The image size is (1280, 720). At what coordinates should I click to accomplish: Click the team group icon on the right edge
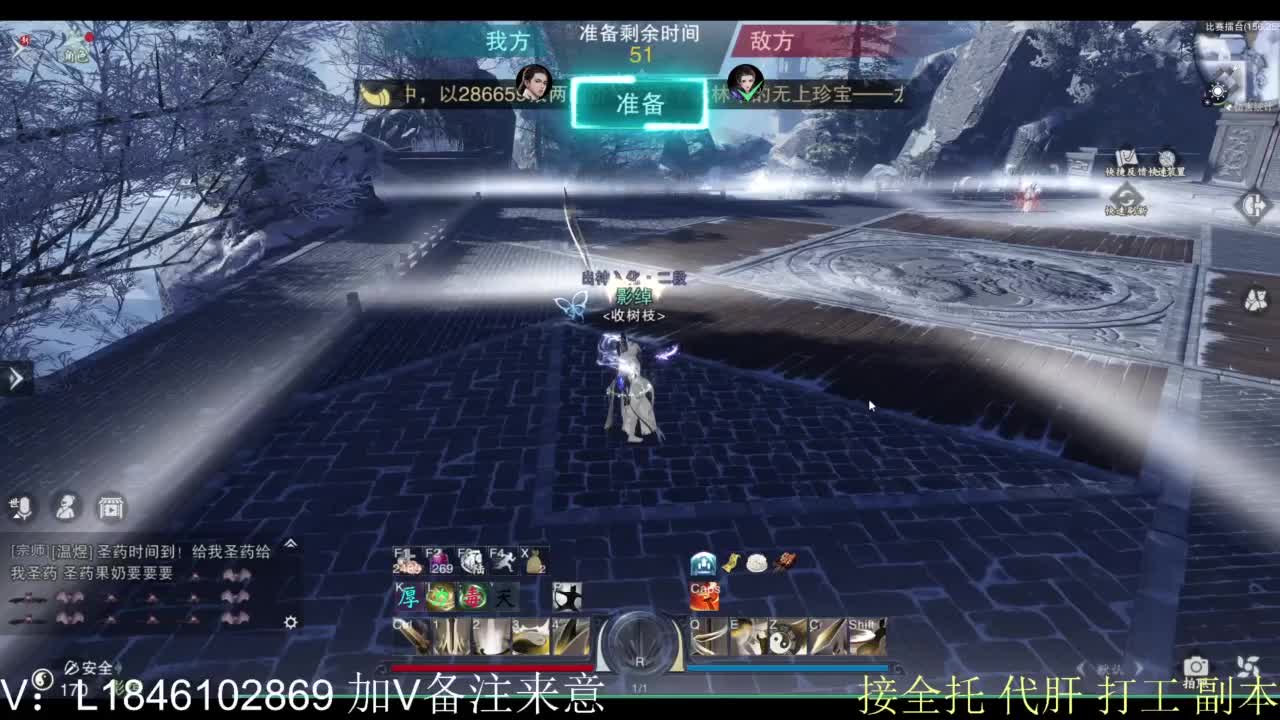coord(1256,298)
